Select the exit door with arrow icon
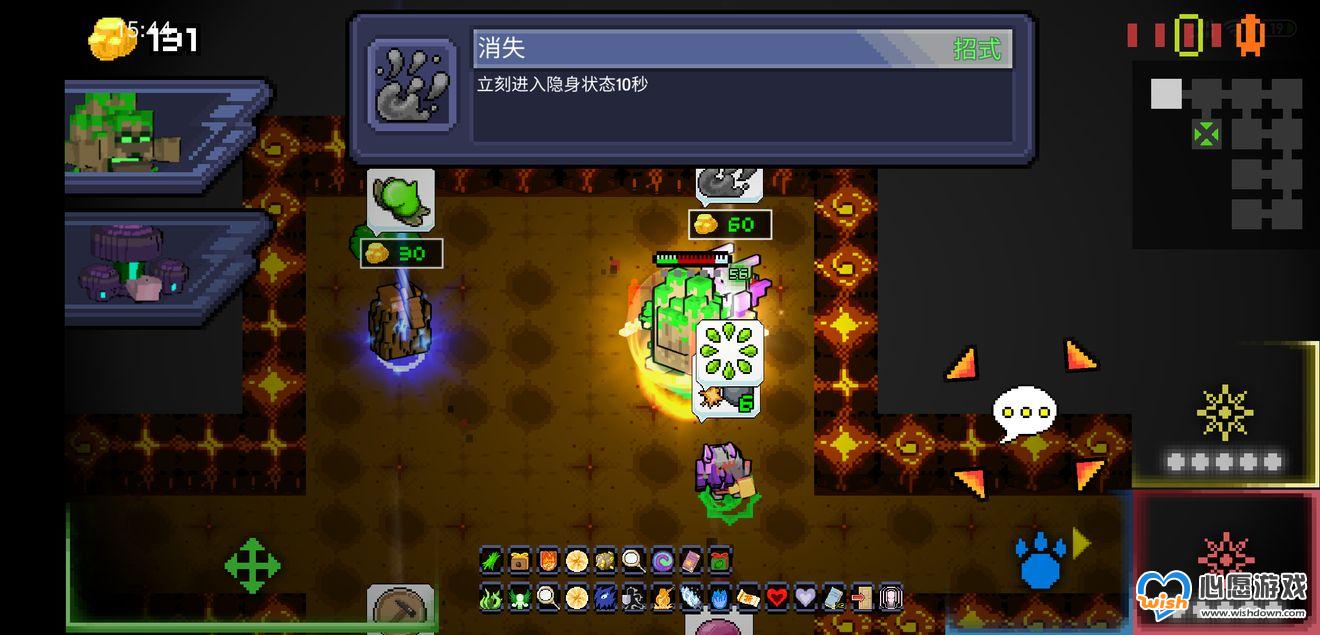 click(x=861, y=598)
